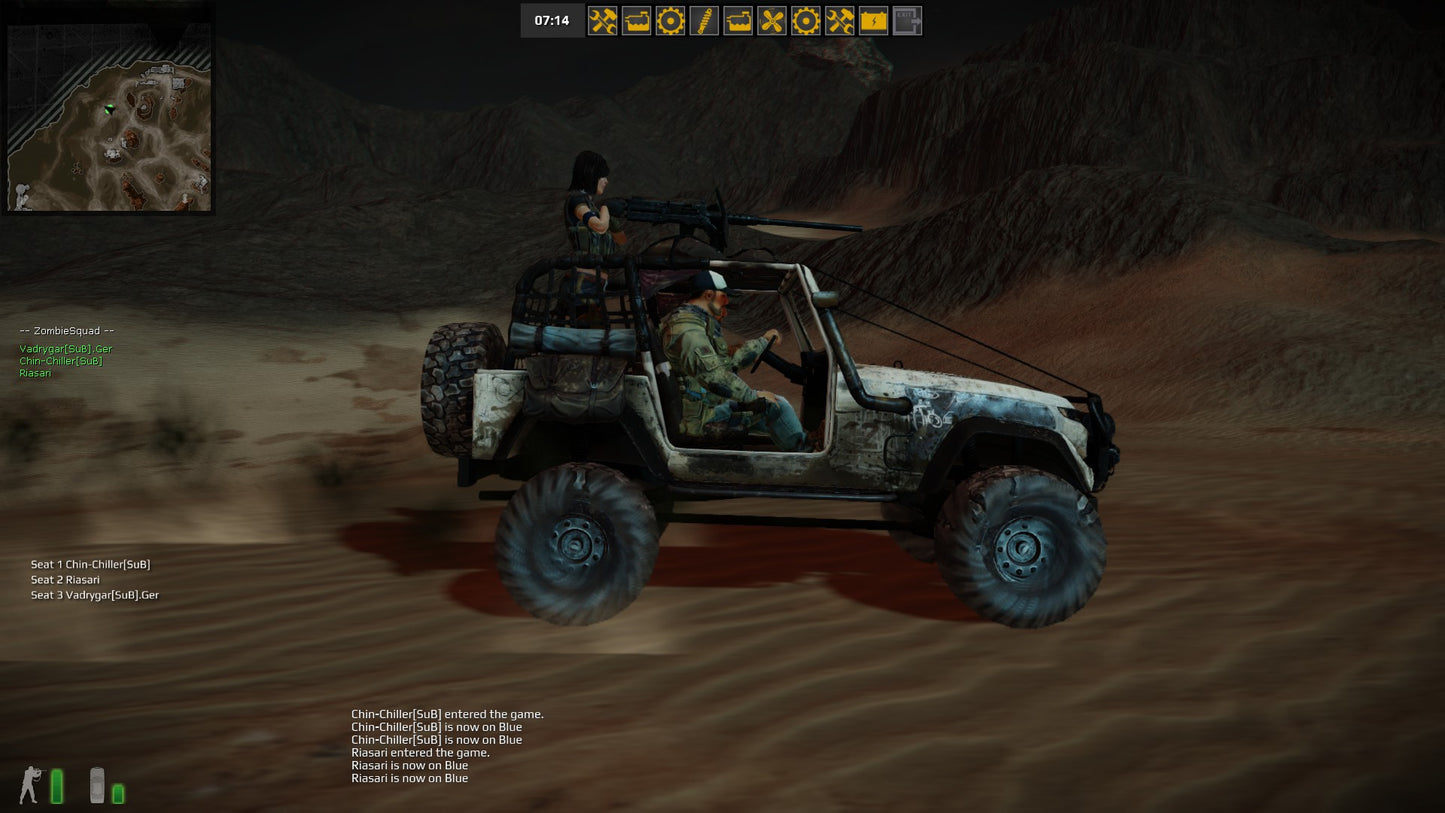
Task: Choose the Seat 1 Chin-Chiller[SuB] row
Action: coord(90,565)
